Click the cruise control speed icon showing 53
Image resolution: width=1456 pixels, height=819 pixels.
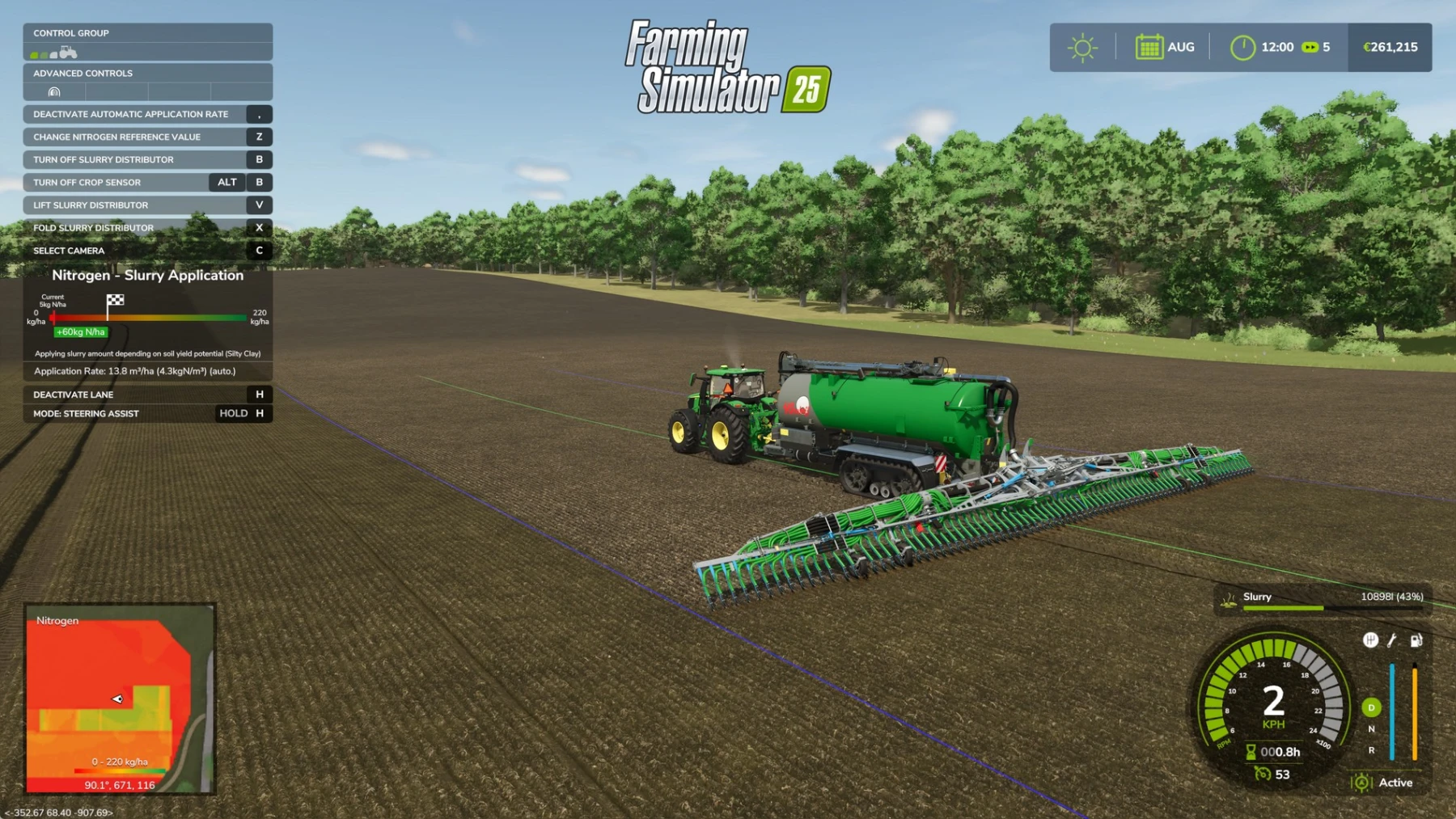(1263, 774)
